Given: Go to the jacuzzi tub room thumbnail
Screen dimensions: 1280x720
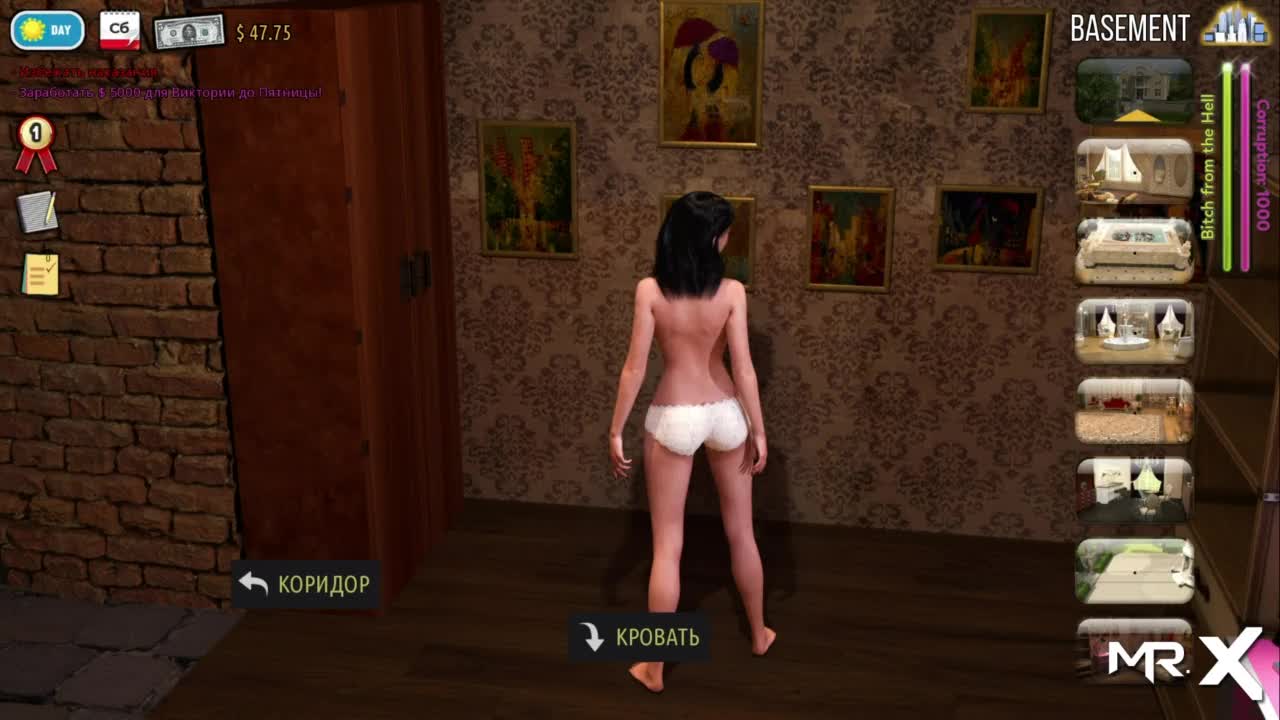Looking at the screenshot, I should 1134,250.
